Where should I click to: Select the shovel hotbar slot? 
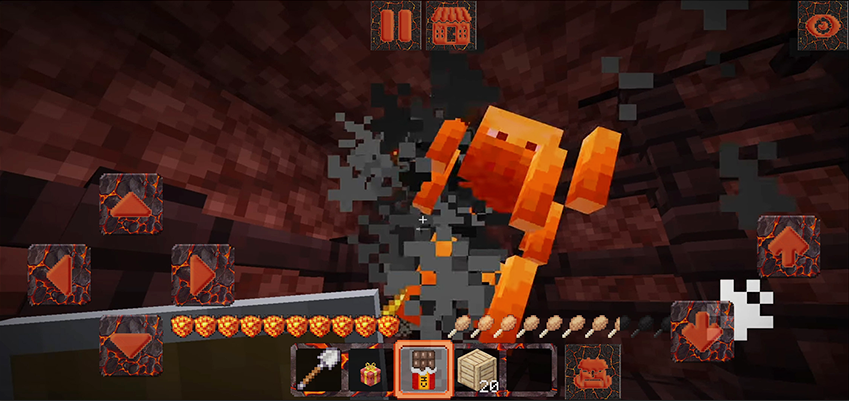[316, 370]
